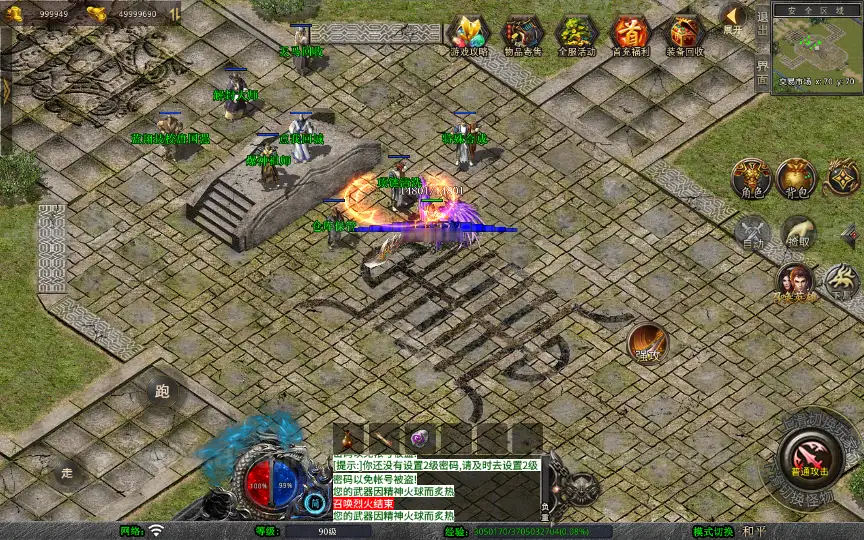Open the 游戏攻略 game guide icon
The height and width of the screenshot is (540, 864).
pos(468,35)
